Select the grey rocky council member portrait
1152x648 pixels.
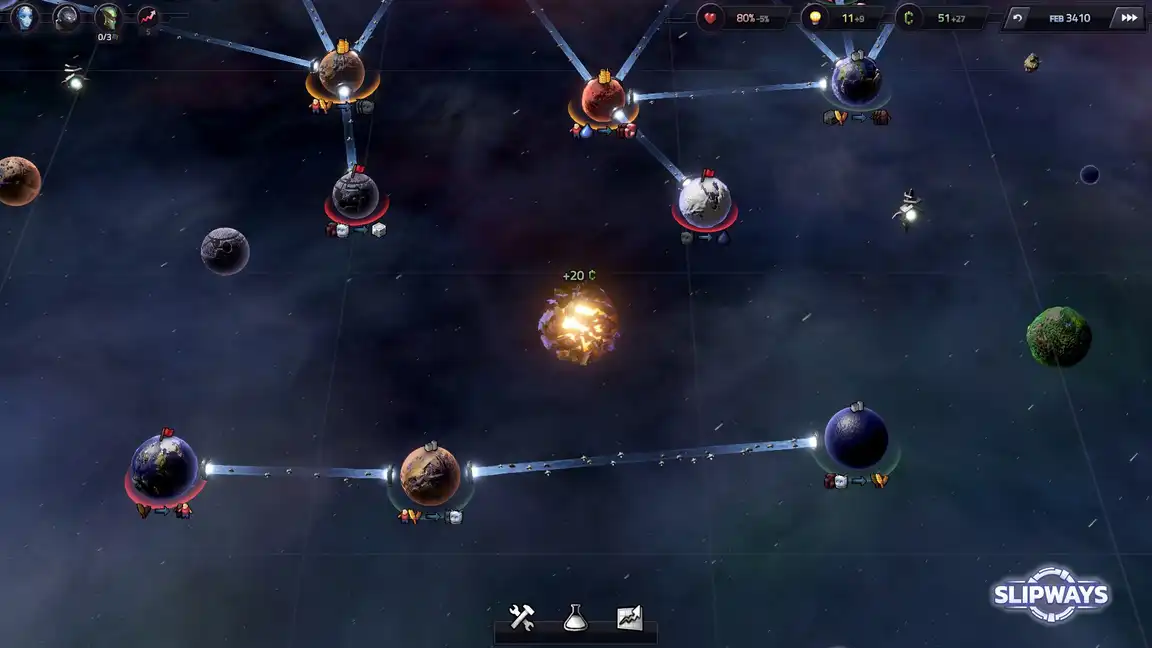[66, 17]
